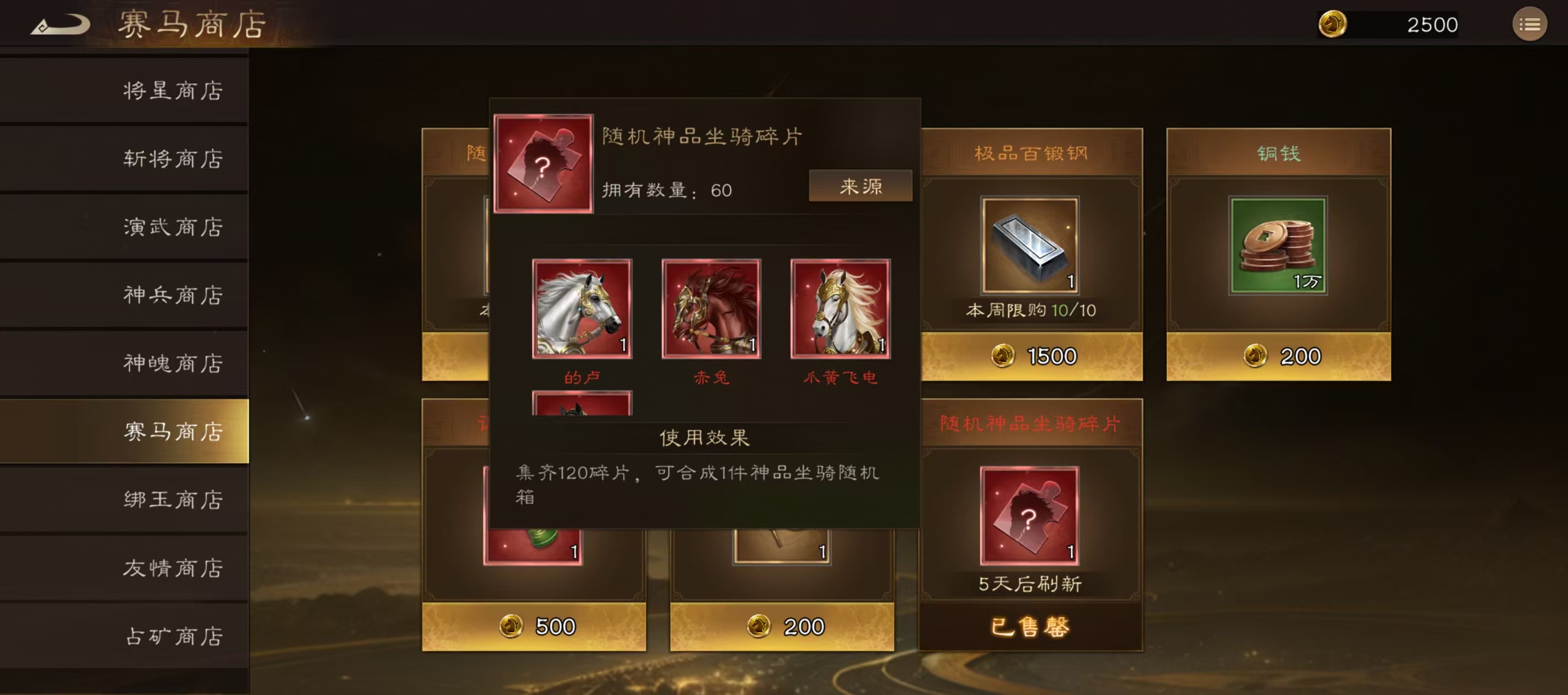The image size is (1568, 695).
Task: Open the 神兵商店 shop tab
Action: pyautogui.click(x=174, y=296)
